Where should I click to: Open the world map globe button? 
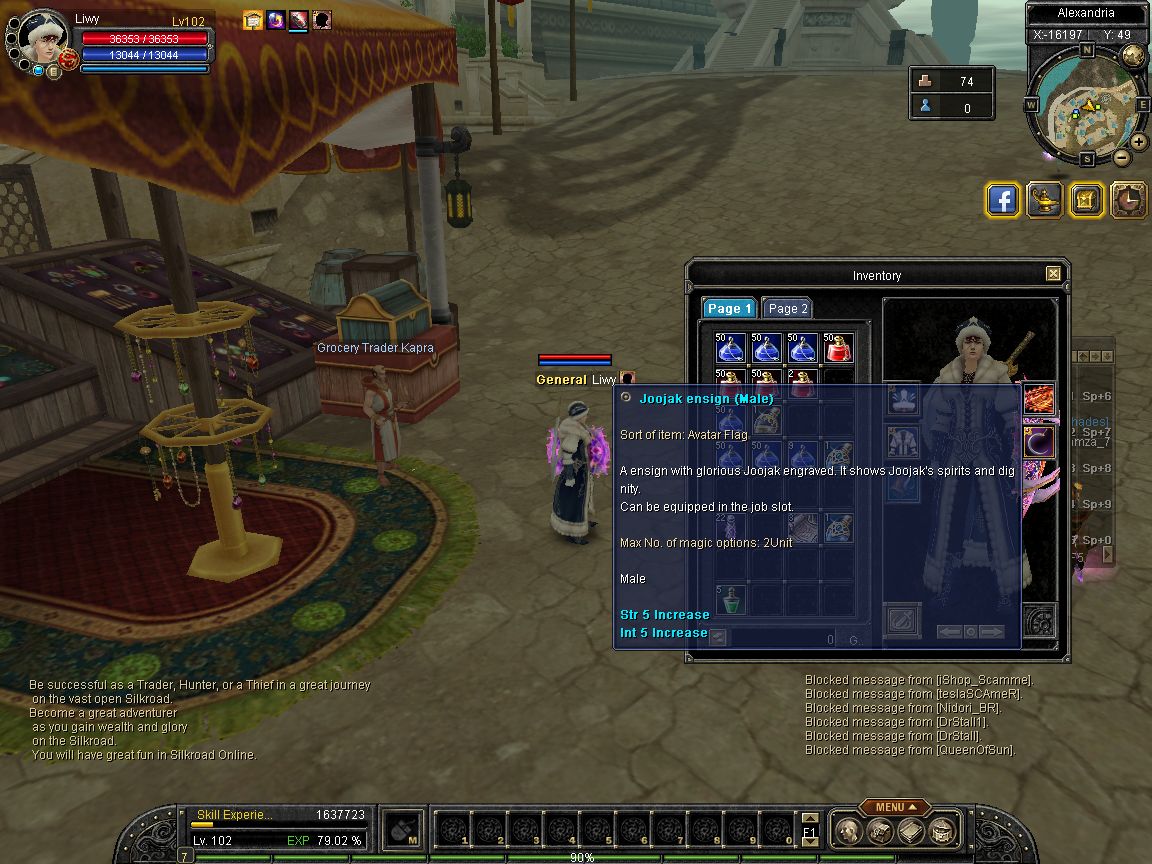[1134, 56]
